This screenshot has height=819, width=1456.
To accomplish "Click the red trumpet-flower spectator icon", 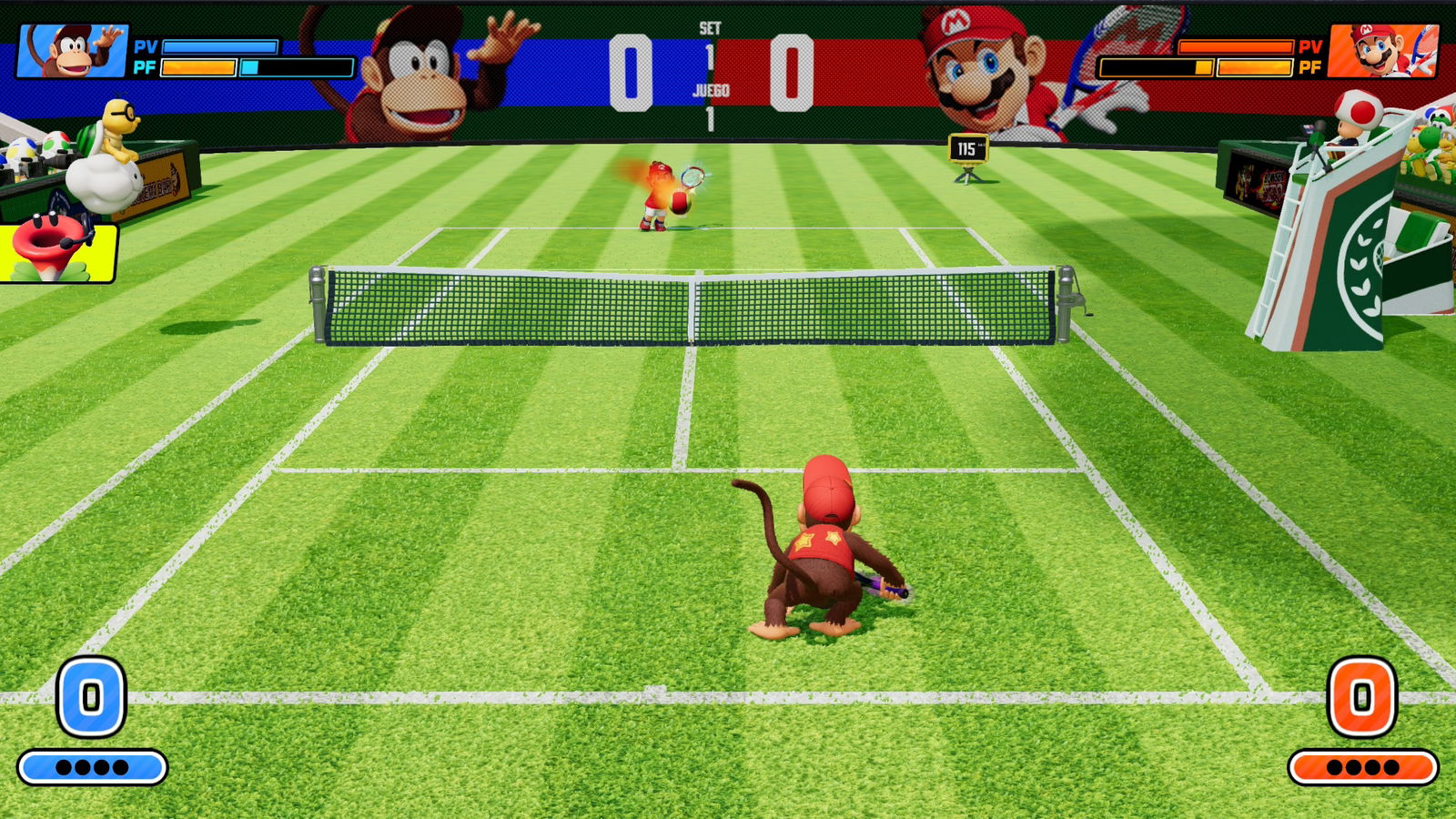I will coord(50,235).
